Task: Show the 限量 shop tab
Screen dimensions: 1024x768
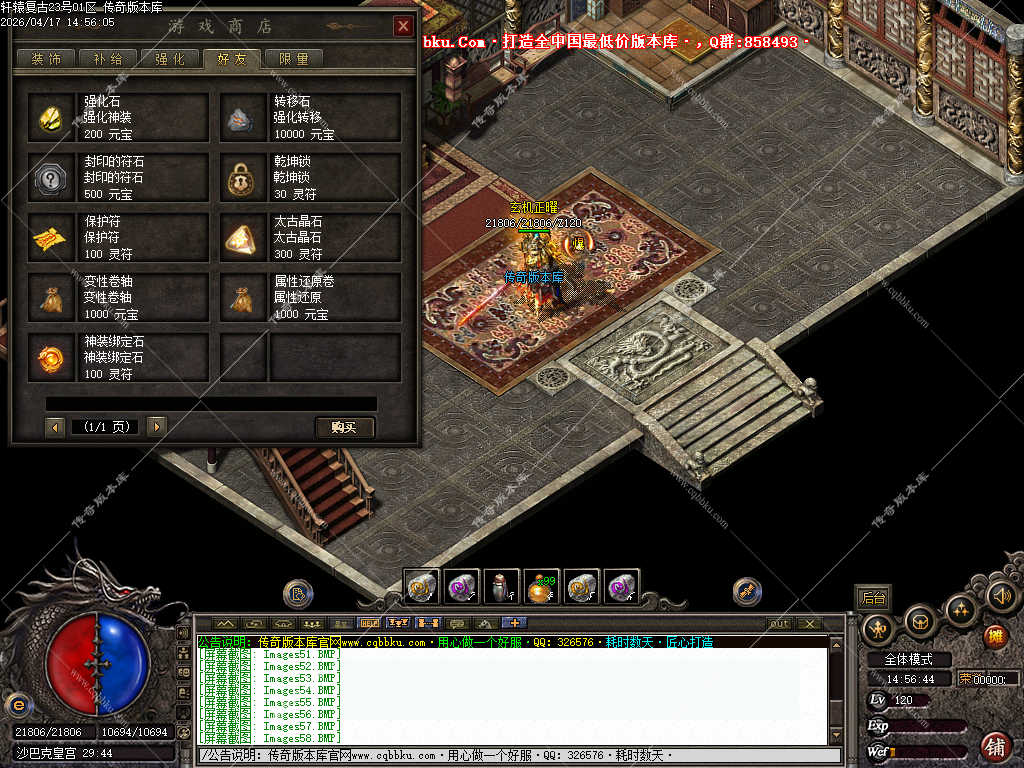Action: [x=294, y=59]
